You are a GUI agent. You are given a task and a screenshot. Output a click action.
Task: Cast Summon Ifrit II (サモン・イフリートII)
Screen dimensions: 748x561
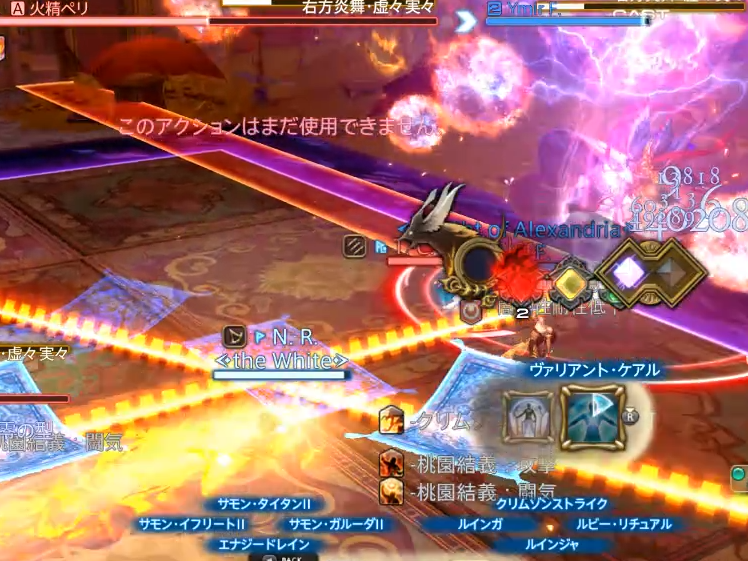[192, 524]
